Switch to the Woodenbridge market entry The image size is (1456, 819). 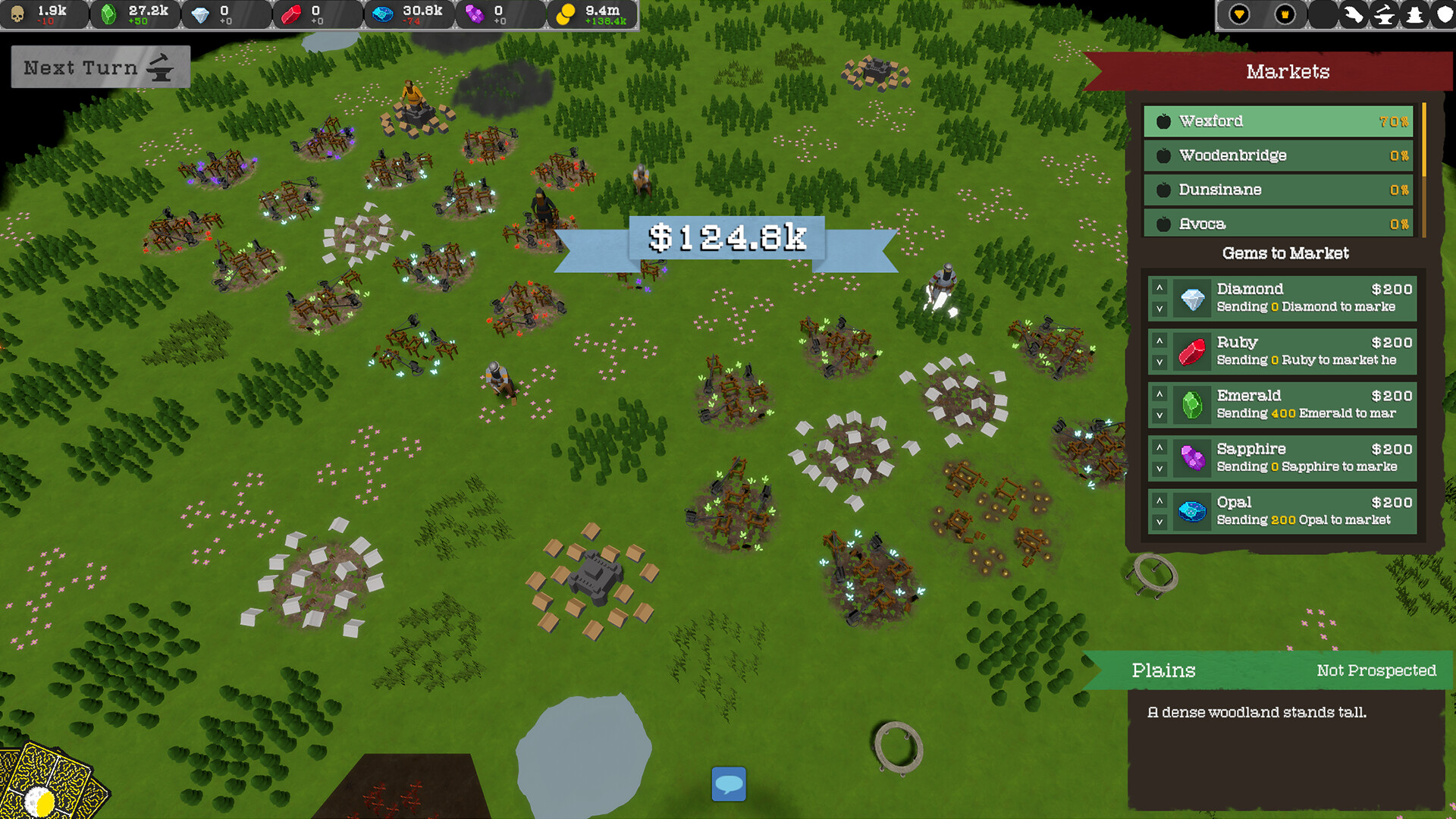click(x=1278, y=155)
